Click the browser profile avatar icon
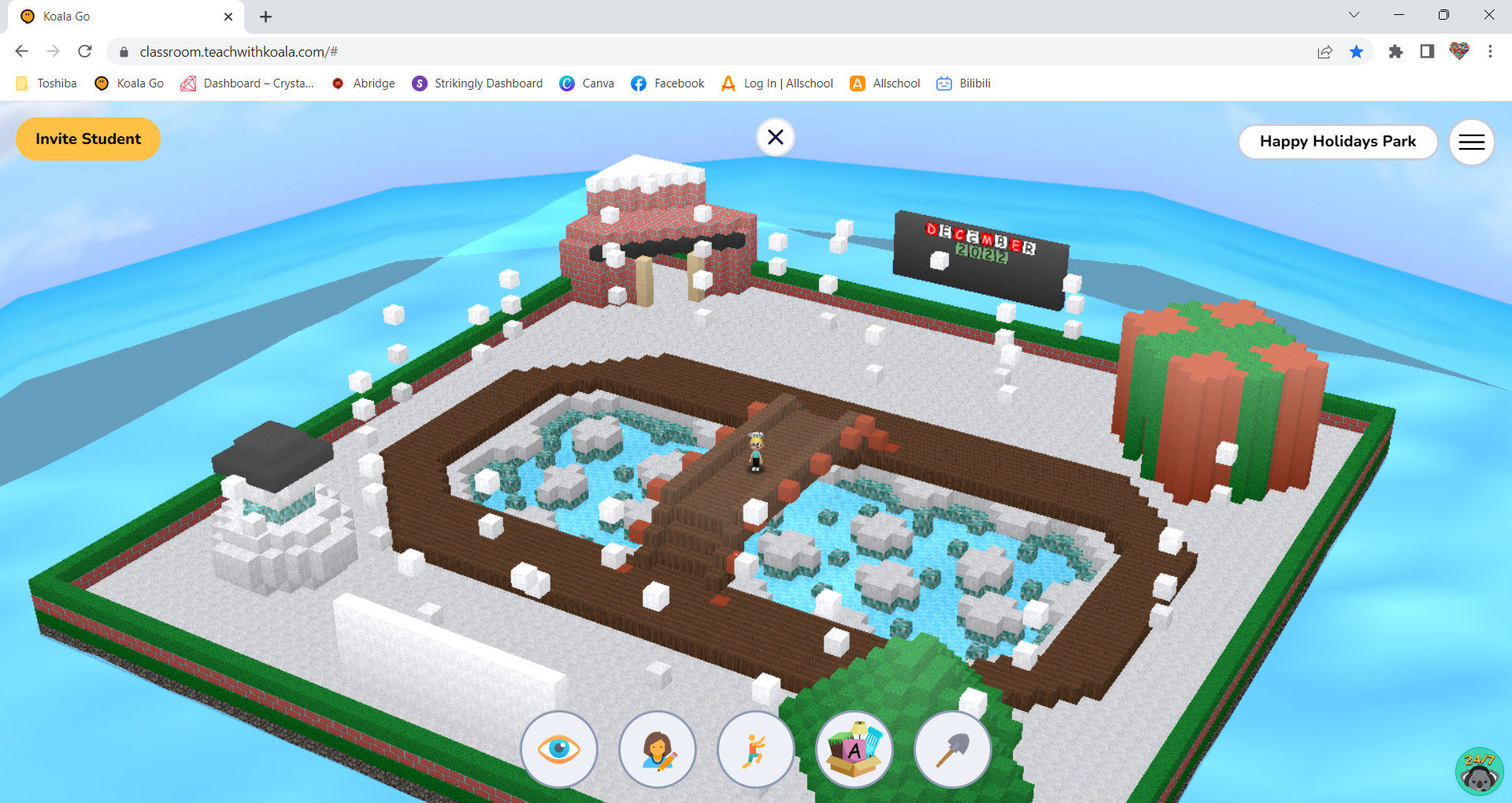This screenshot has width=1512, height=803. (1458, 51)
